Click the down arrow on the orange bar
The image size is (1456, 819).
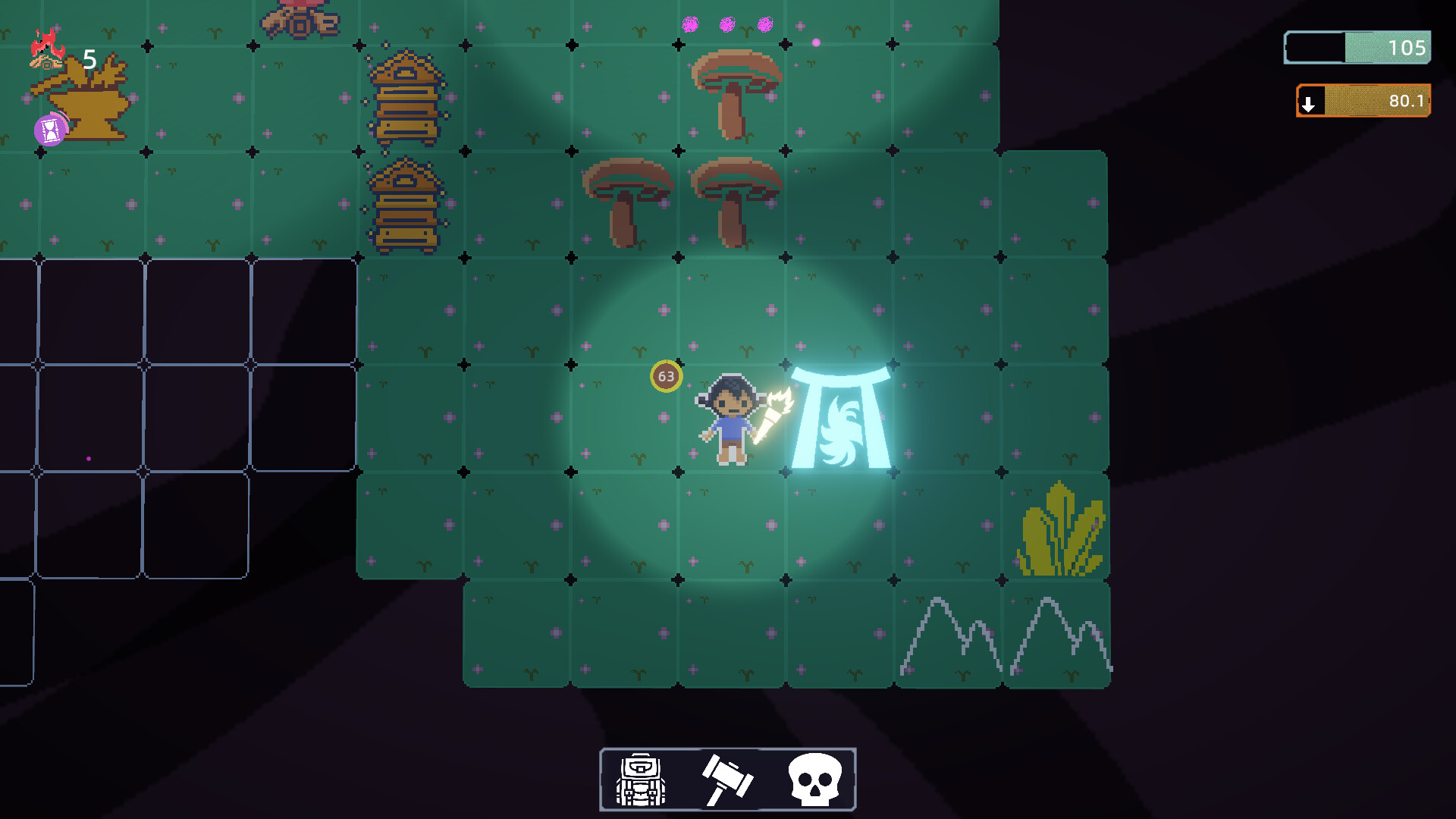coord(1309,101)
